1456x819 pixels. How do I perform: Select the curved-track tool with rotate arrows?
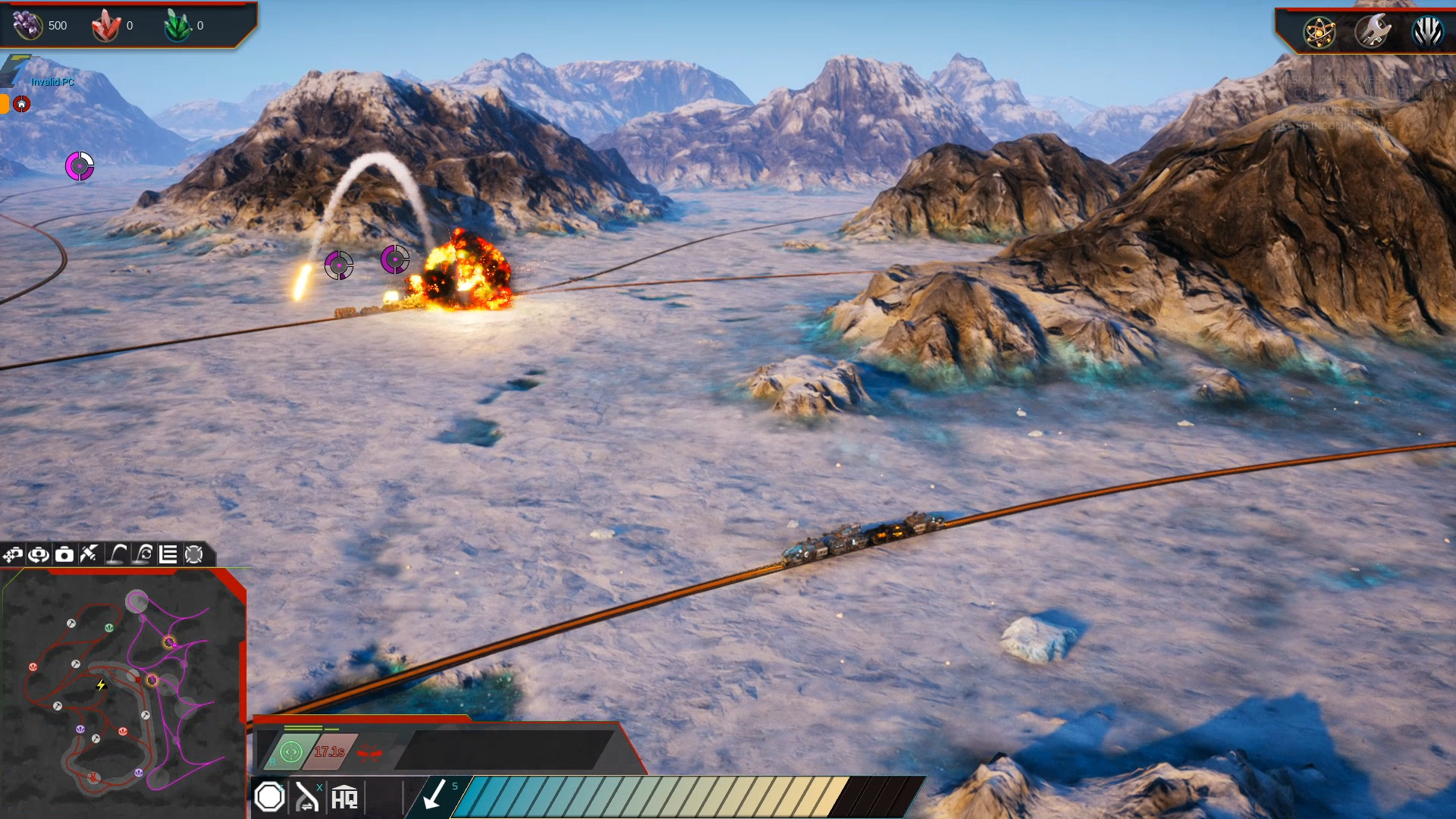(143, 554)
